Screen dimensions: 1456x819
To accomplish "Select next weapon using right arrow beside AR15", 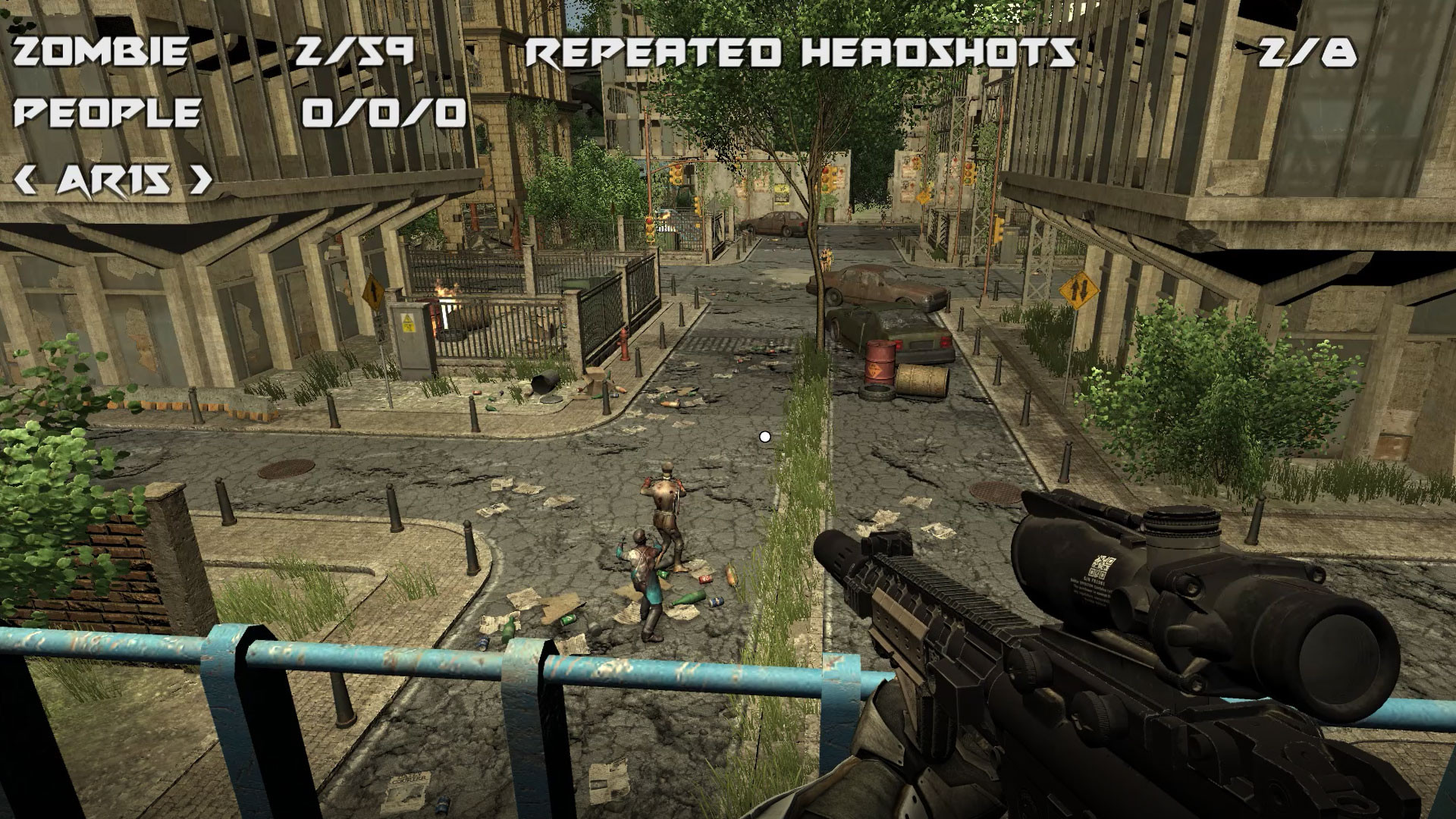I will point(201,180).
